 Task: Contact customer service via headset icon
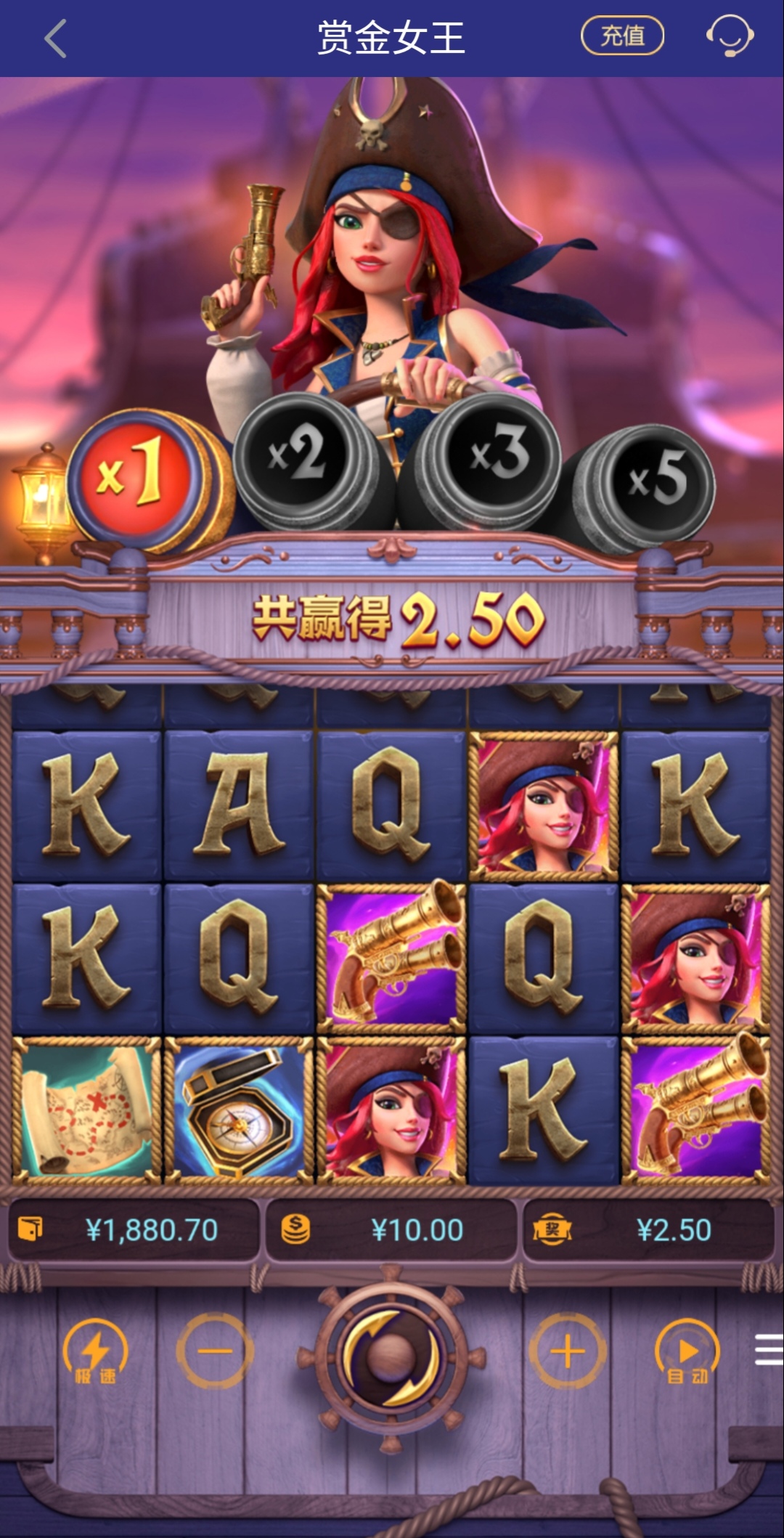click(730, 36)
